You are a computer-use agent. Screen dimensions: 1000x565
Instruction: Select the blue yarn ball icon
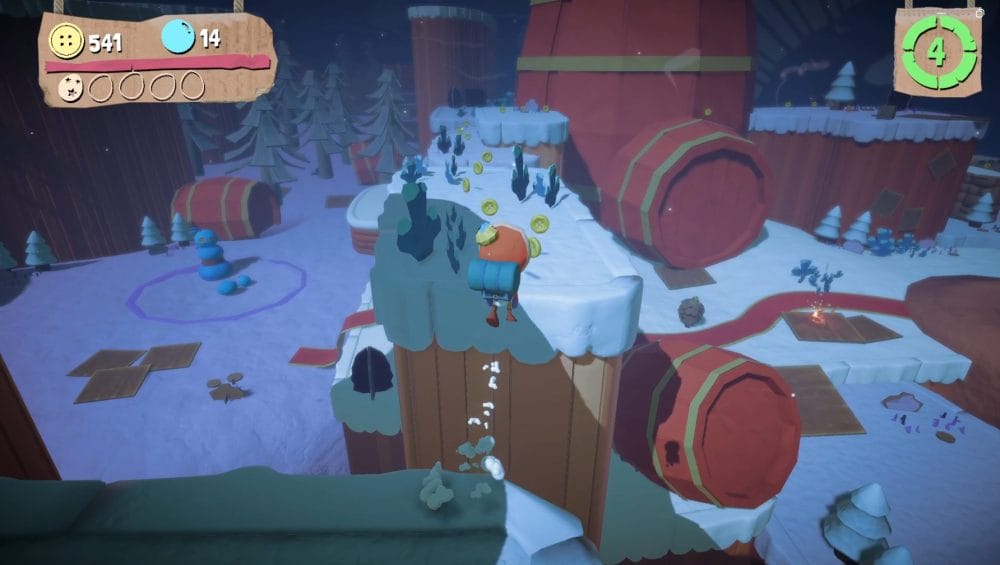coord(178,38)
